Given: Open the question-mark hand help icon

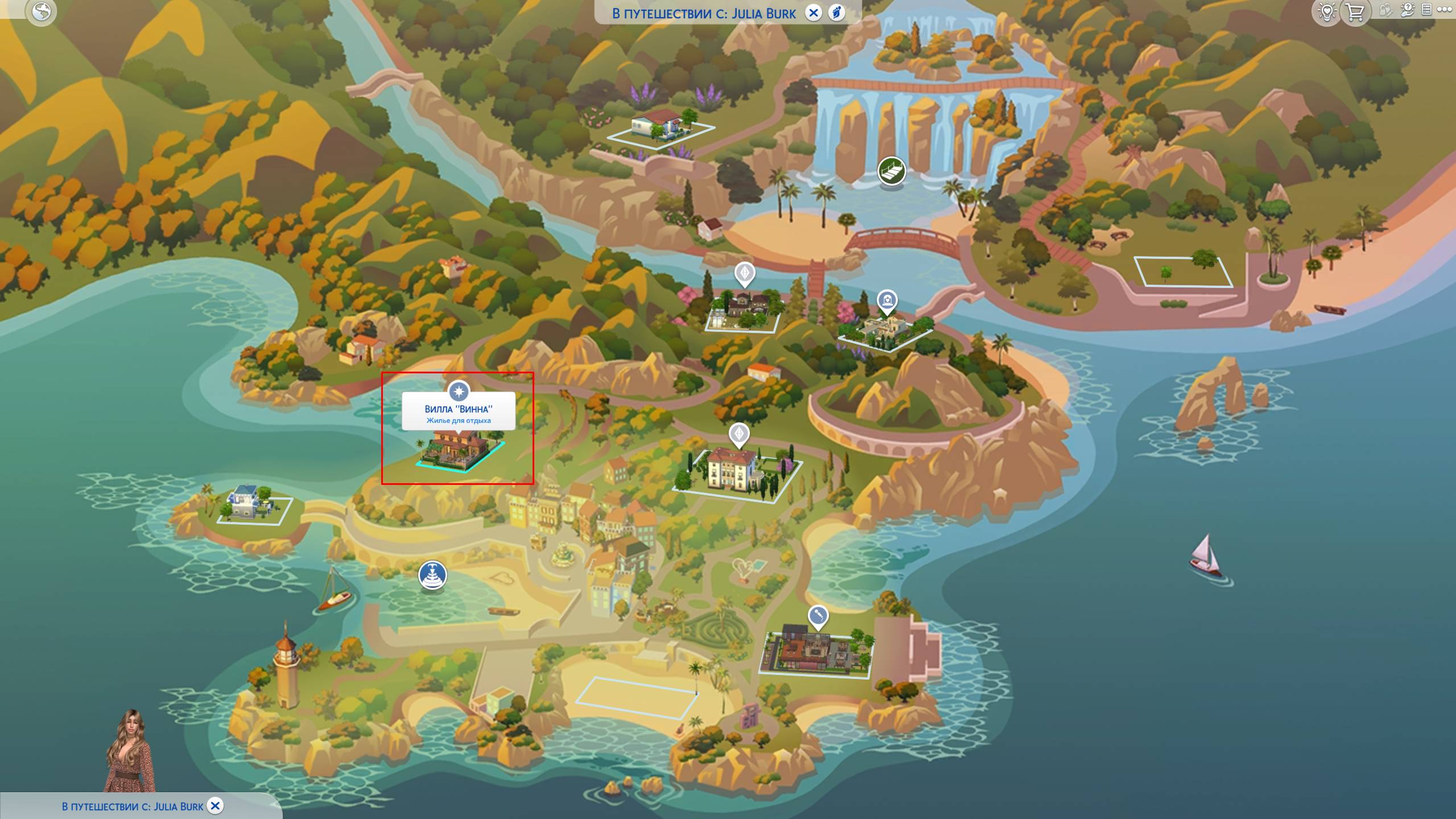Looking at the screenshot, I should coord(1407,10).
